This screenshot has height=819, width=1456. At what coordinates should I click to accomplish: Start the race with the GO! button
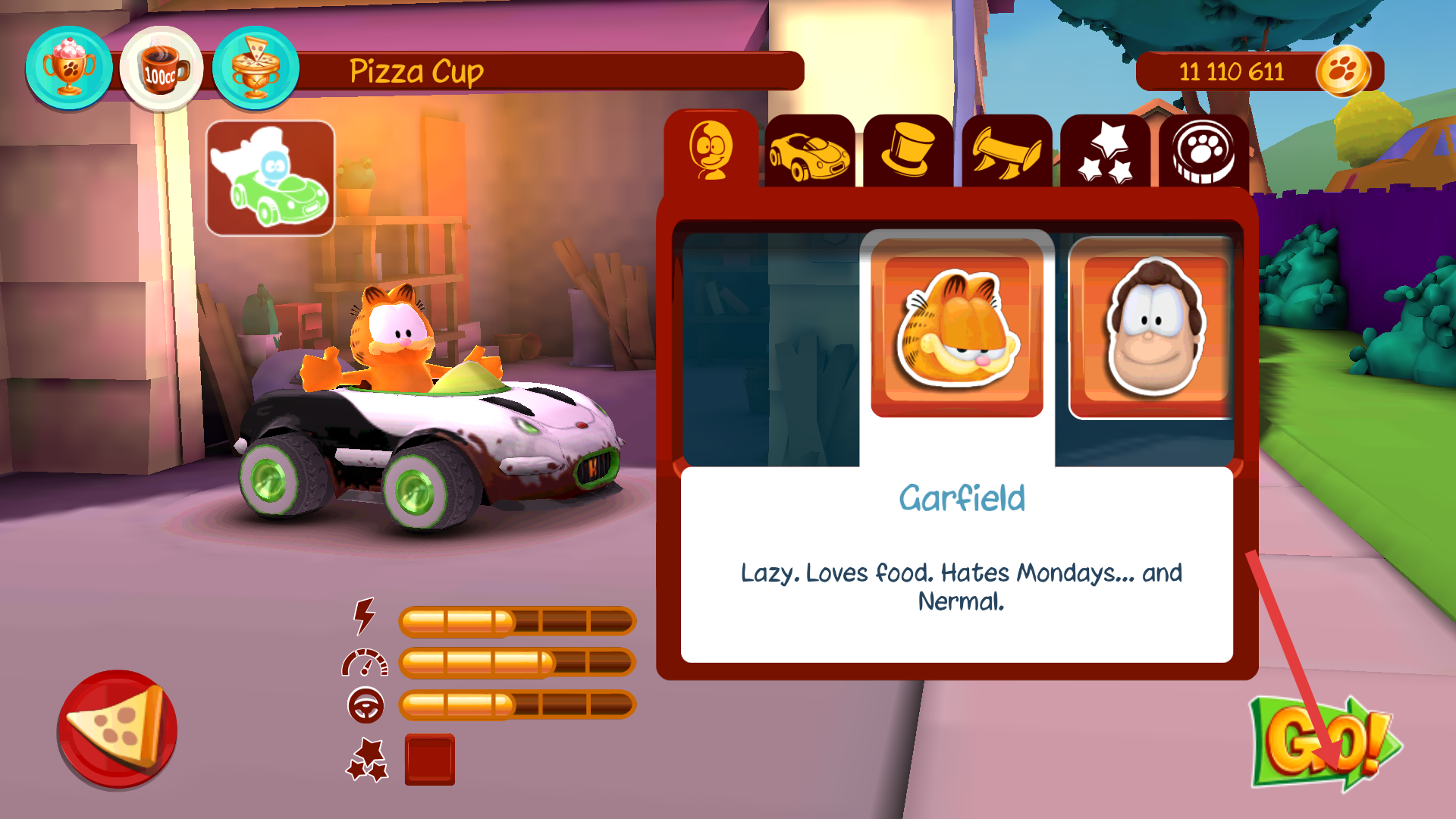coord(1323,743)
